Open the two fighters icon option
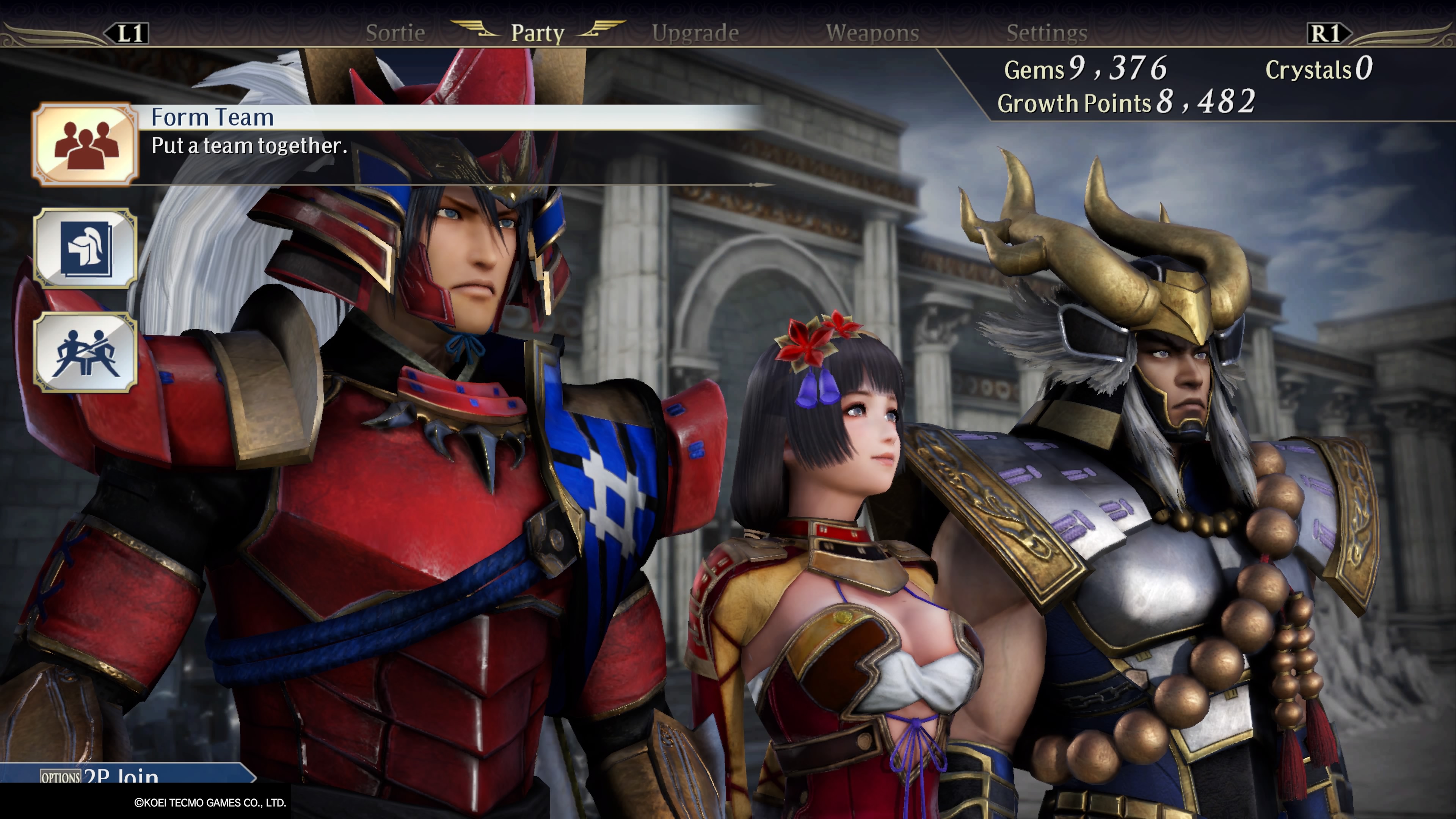This screenshot has width=1456, height=819. (85, 353)
